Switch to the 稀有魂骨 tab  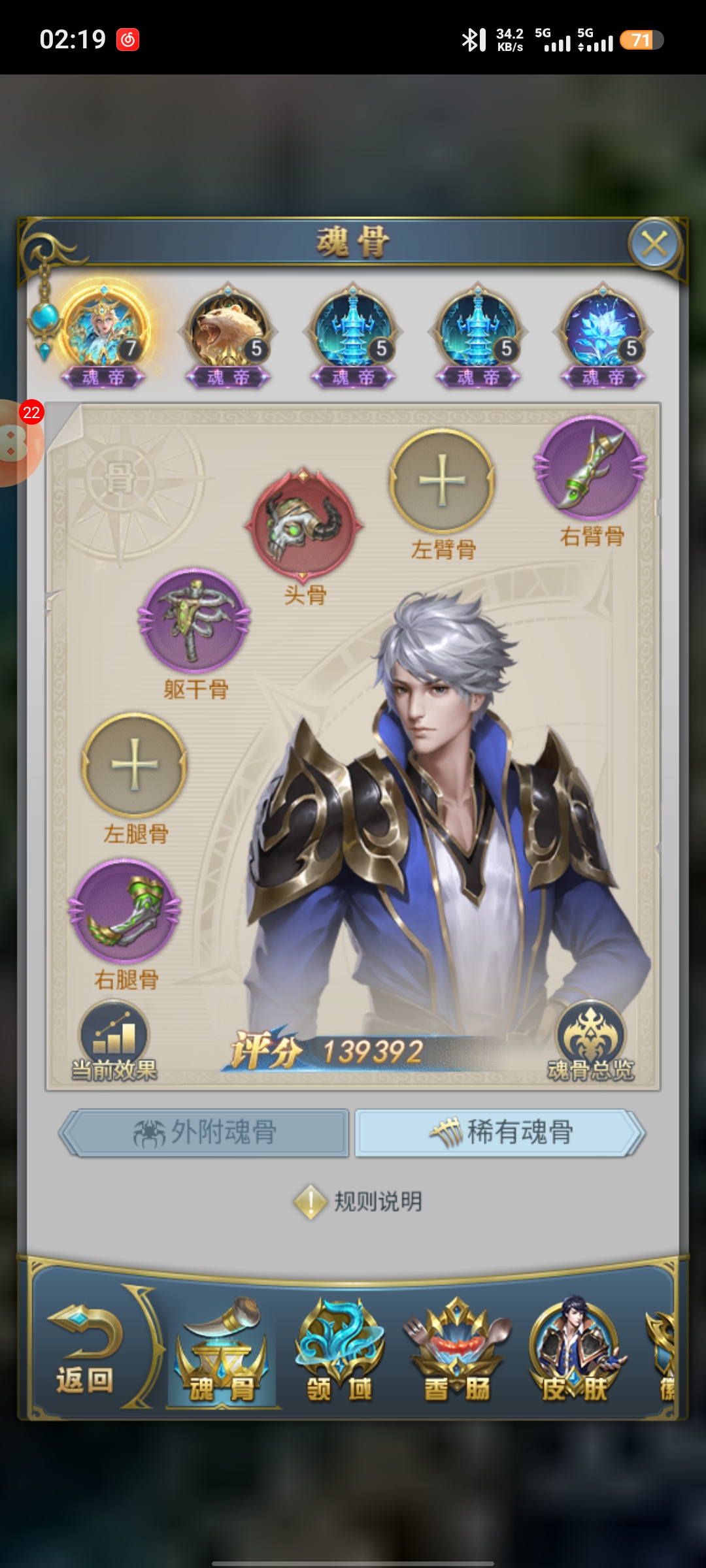[499, 1132]
